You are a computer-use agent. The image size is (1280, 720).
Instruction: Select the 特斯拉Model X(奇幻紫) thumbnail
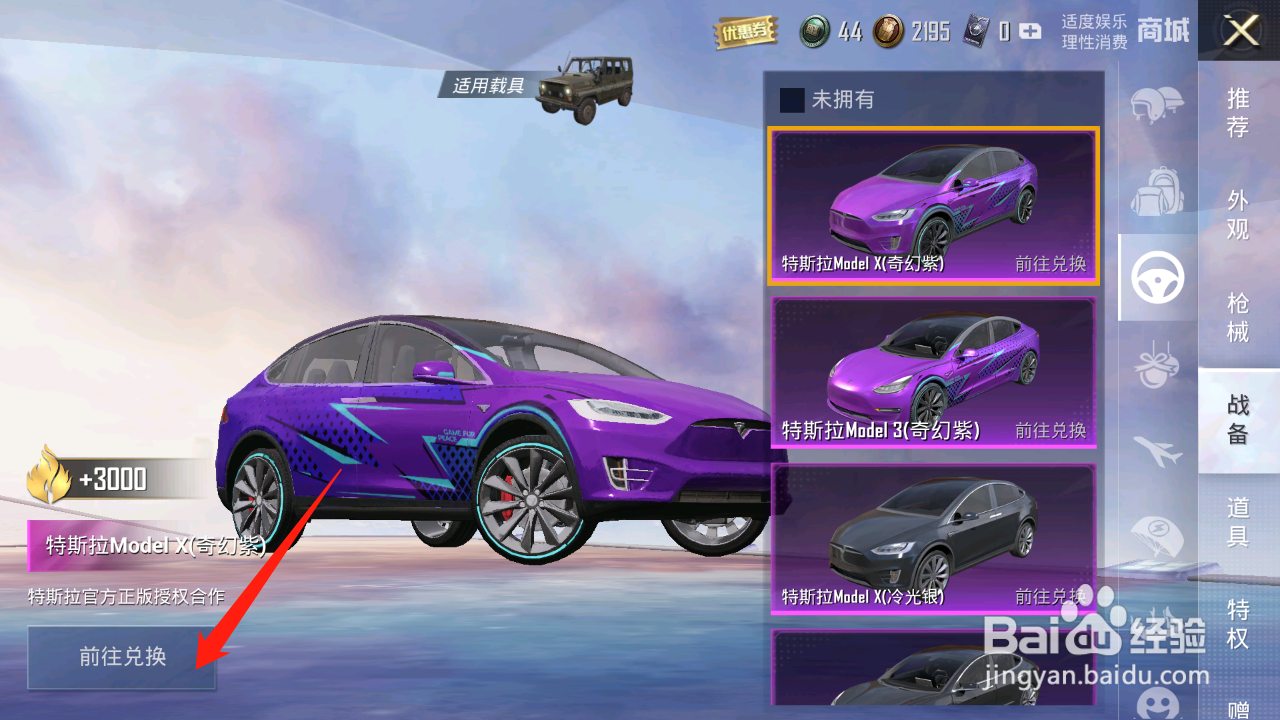[932, 206]
